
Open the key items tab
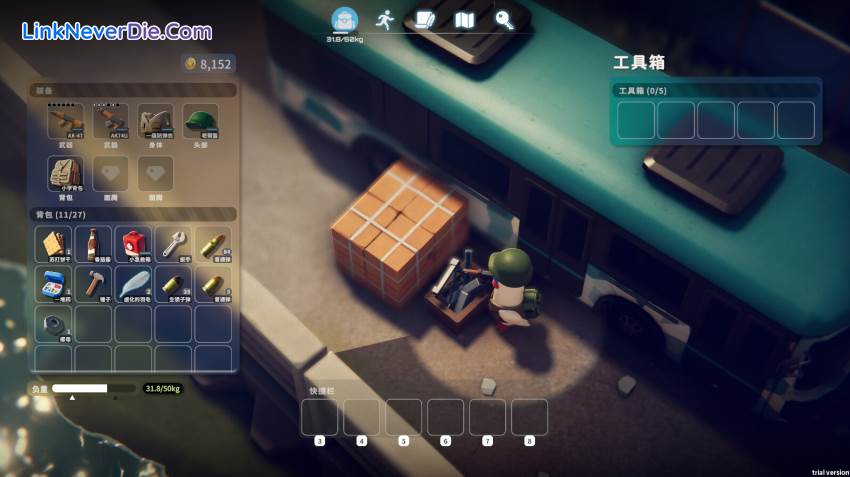(504, 19)
